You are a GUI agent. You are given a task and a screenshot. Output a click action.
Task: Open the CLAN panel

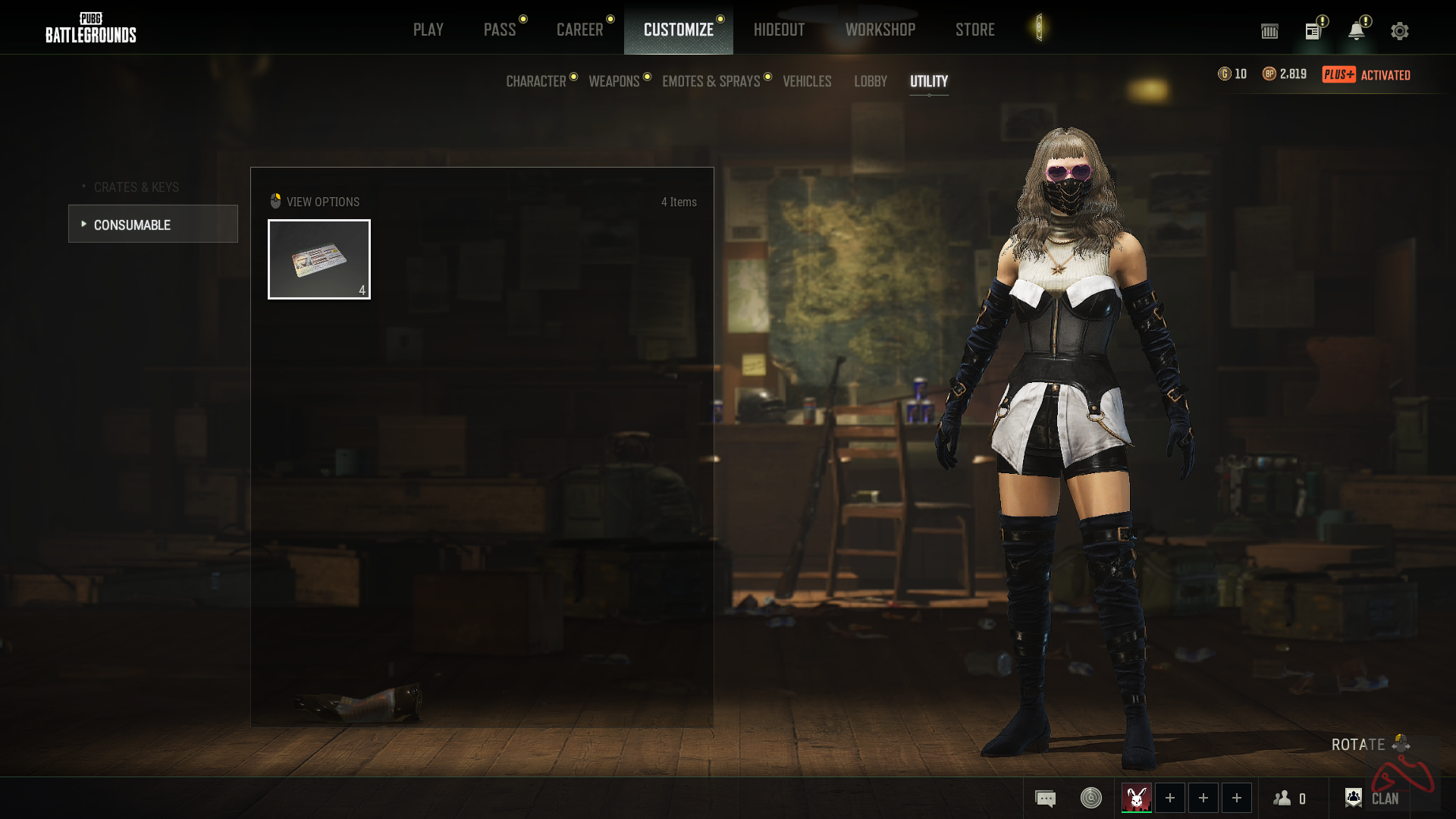coord(1372,799)
